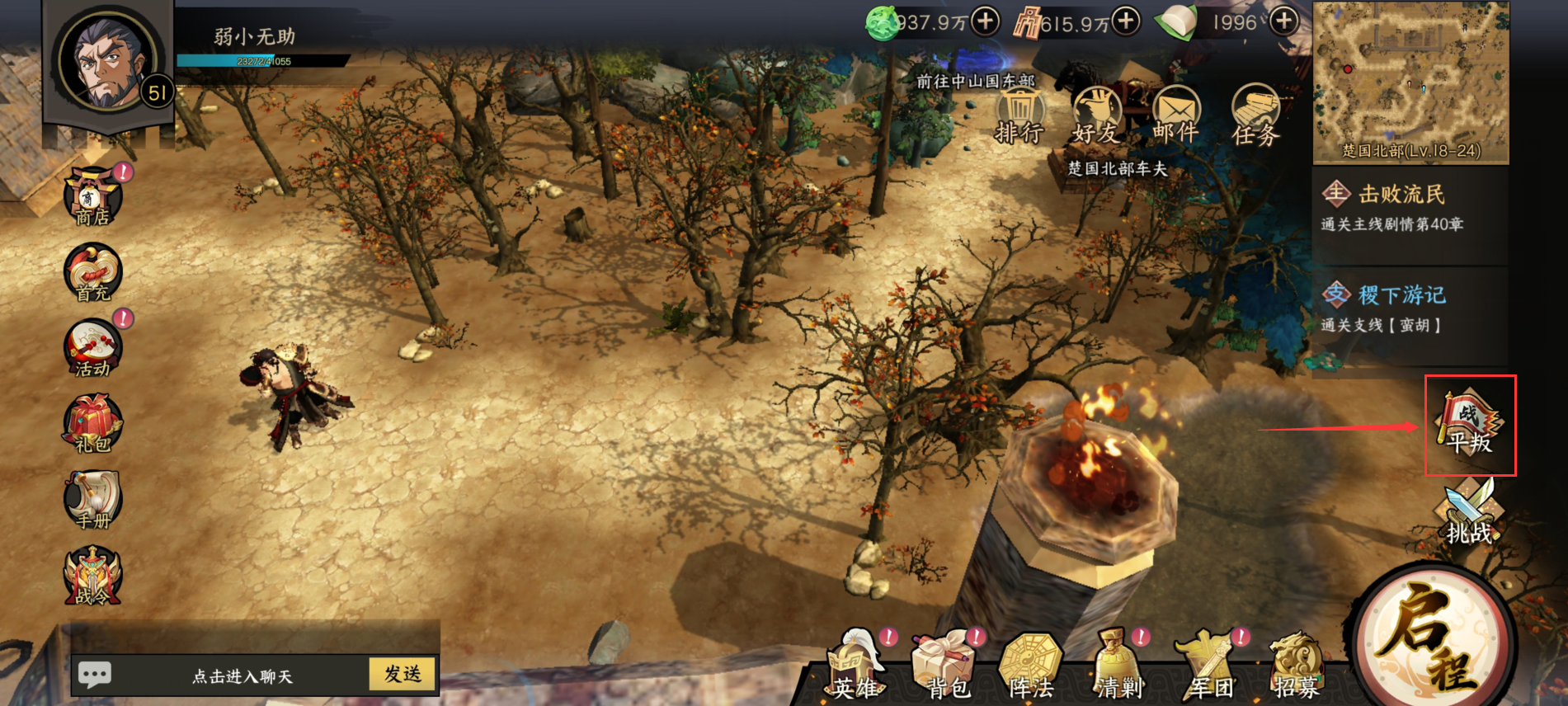The image size is (1568, 706).
Task: Open the 好友 friends list
Action: tap(1096, 117)
